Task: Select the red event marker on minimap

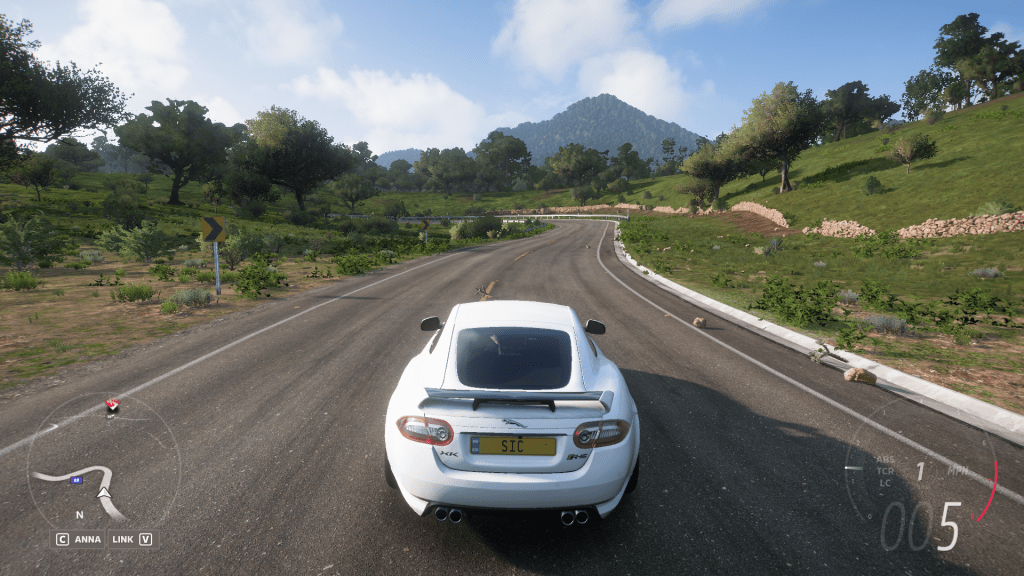Action: pos(112,405)
